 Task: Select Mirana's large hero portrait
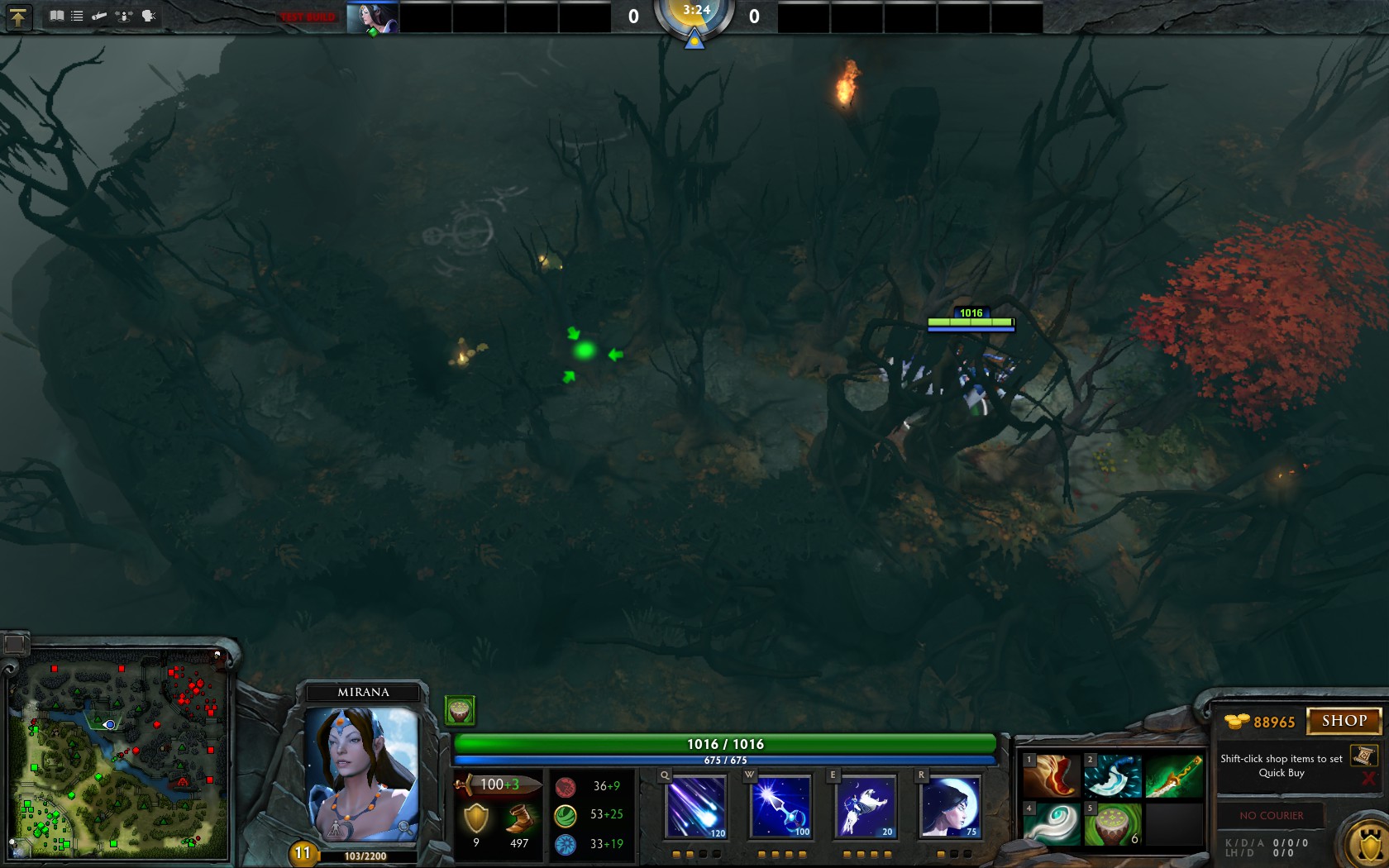[362, 773]
